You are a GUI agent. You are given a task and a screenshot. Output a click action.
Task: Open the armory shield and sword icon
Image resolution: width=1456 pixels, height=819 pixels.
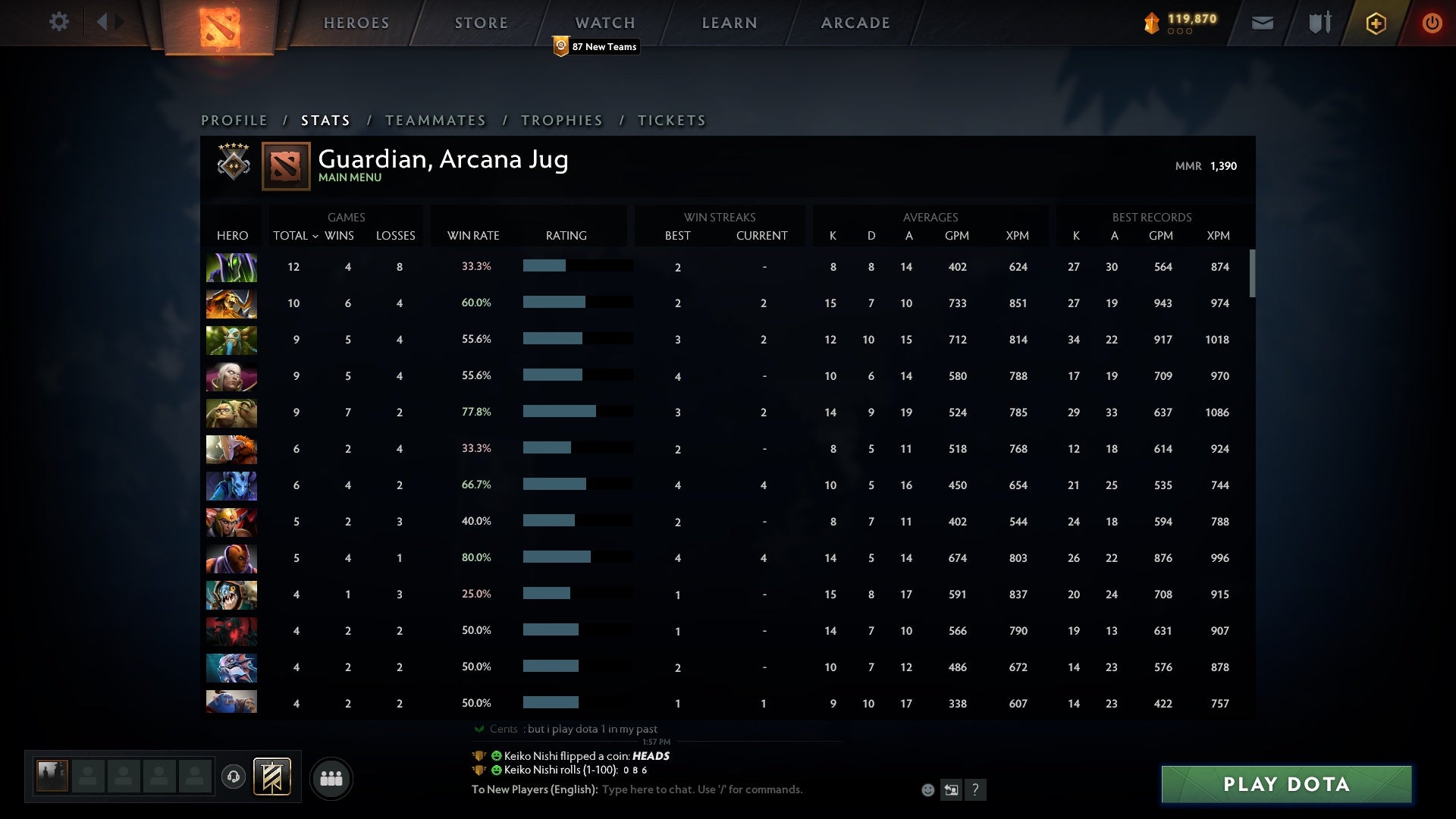pyautogui.click(x=1319, y=23)
